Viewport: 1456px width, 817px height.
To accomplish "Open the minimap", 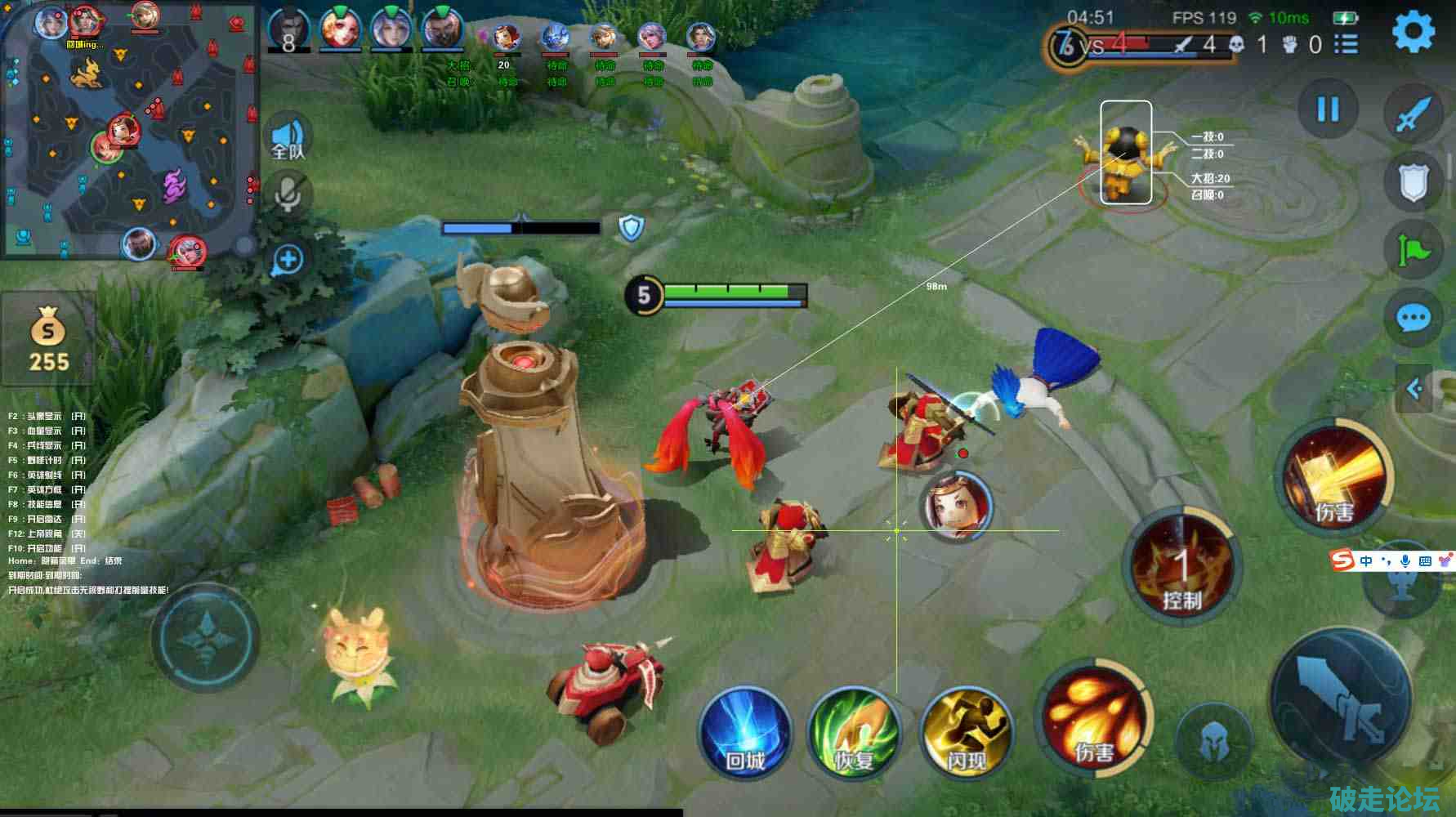I will (x=129, y=131).
